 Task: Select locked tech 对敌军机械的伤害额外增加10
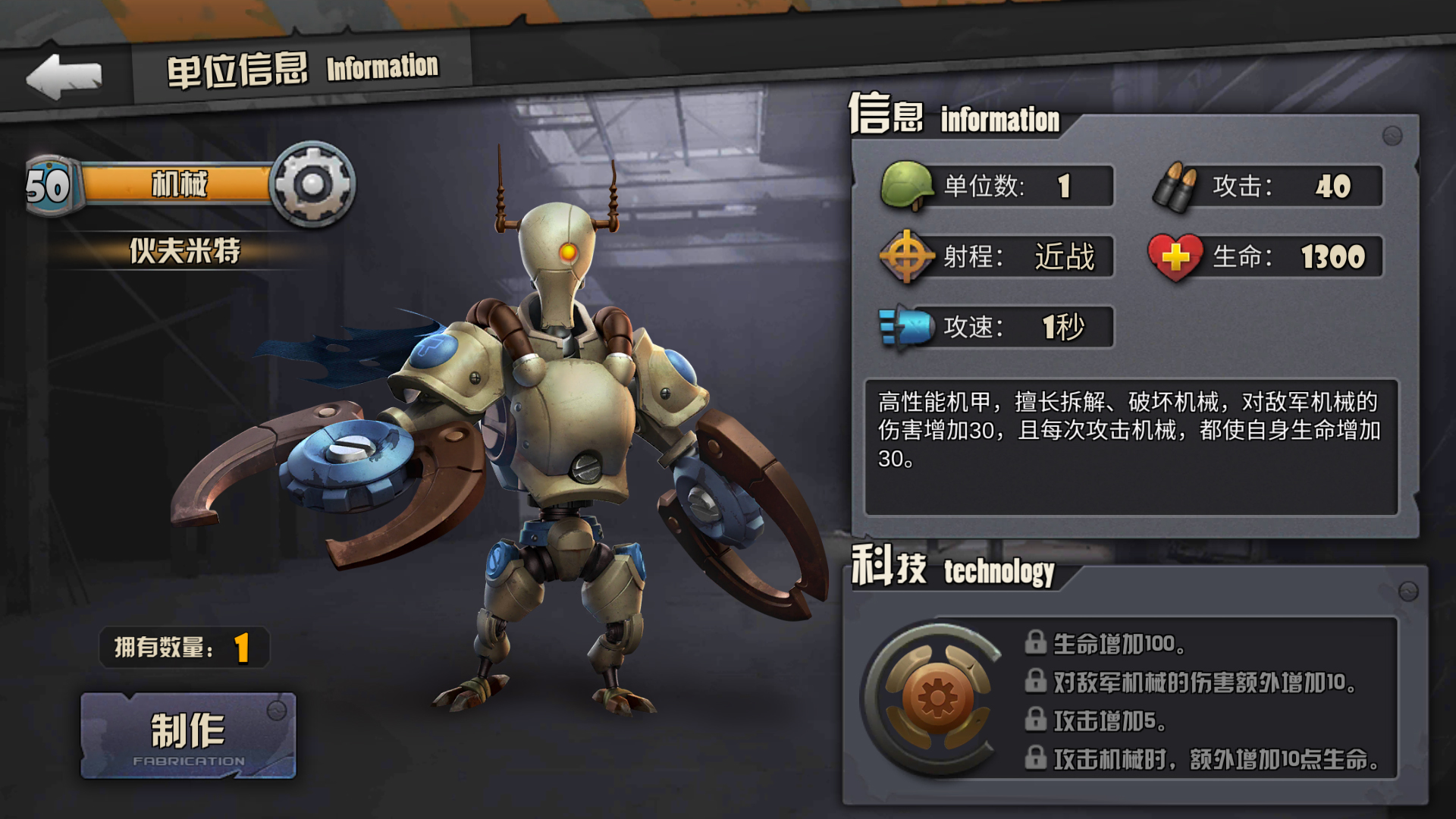click(x=1191, y=682)
